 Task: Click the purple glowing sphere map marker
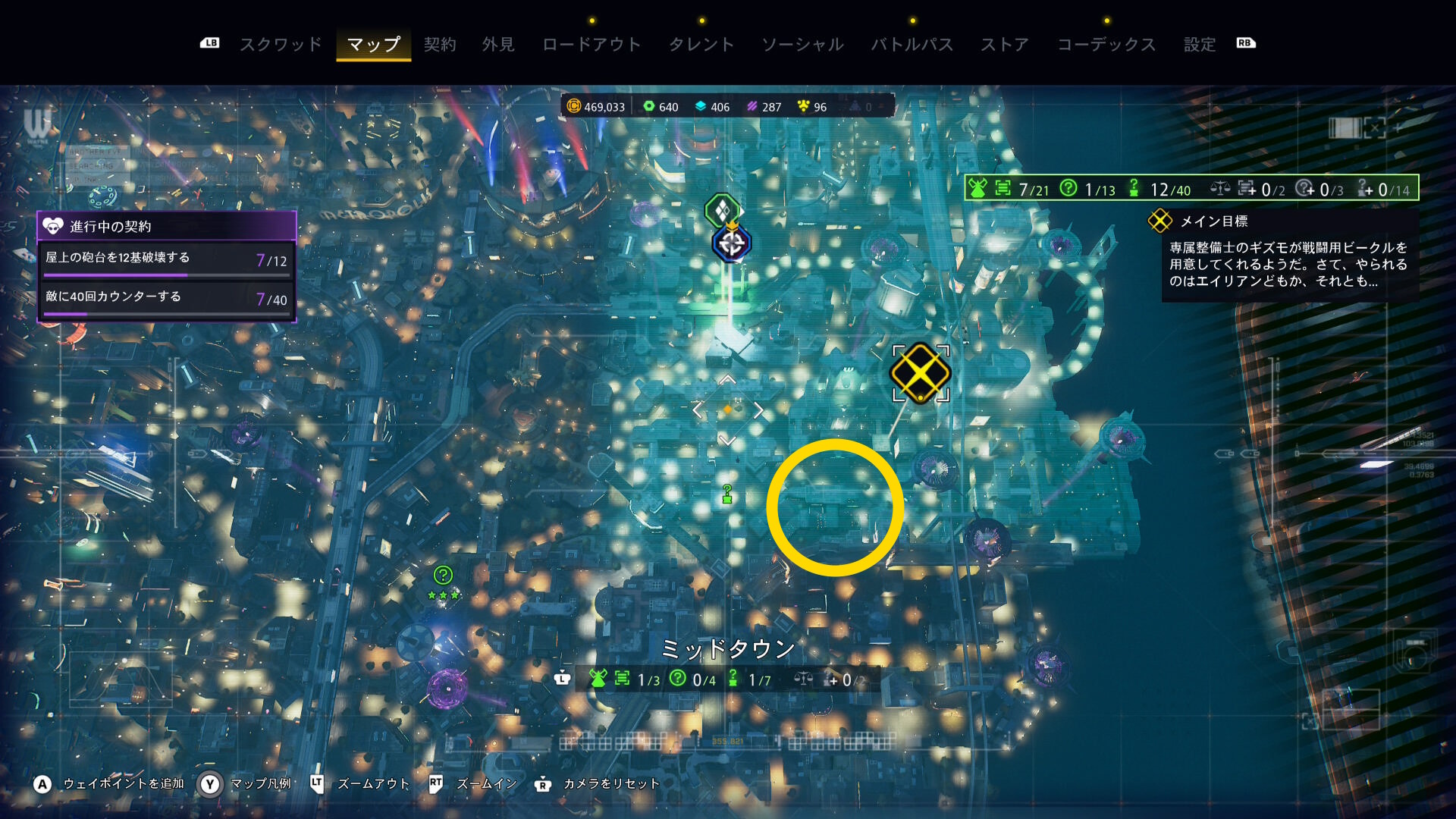tap(447, 689)
